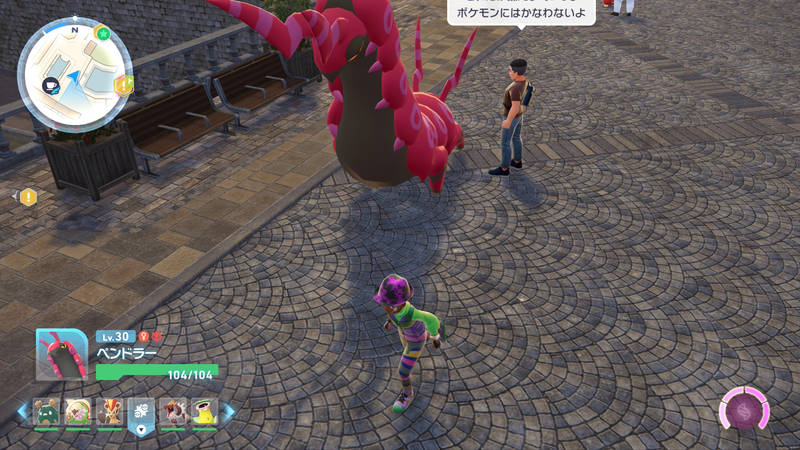The image size is (800, 450).
Task: Click the offscreen exclamation quest indicator
Action: pyautogui.click(x=27, y=197)
